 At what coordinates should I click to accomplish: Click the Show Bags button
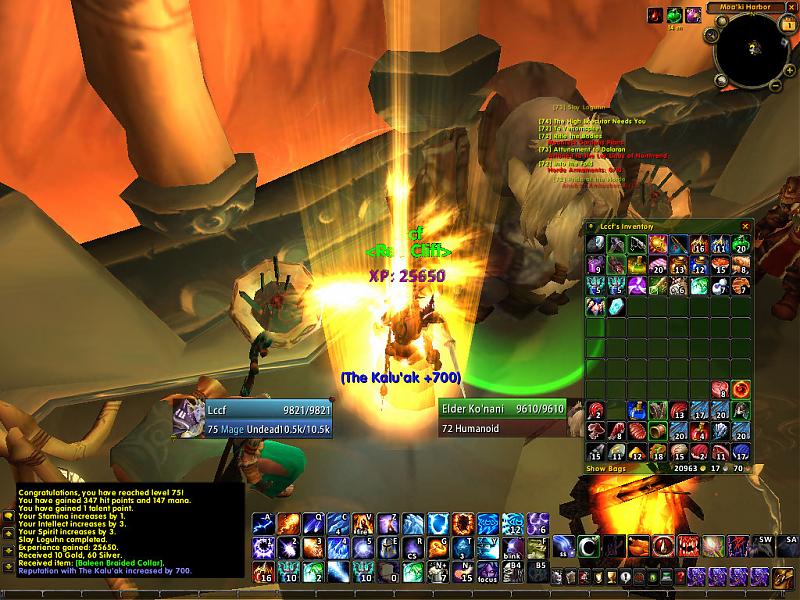(x=607, y=468)
